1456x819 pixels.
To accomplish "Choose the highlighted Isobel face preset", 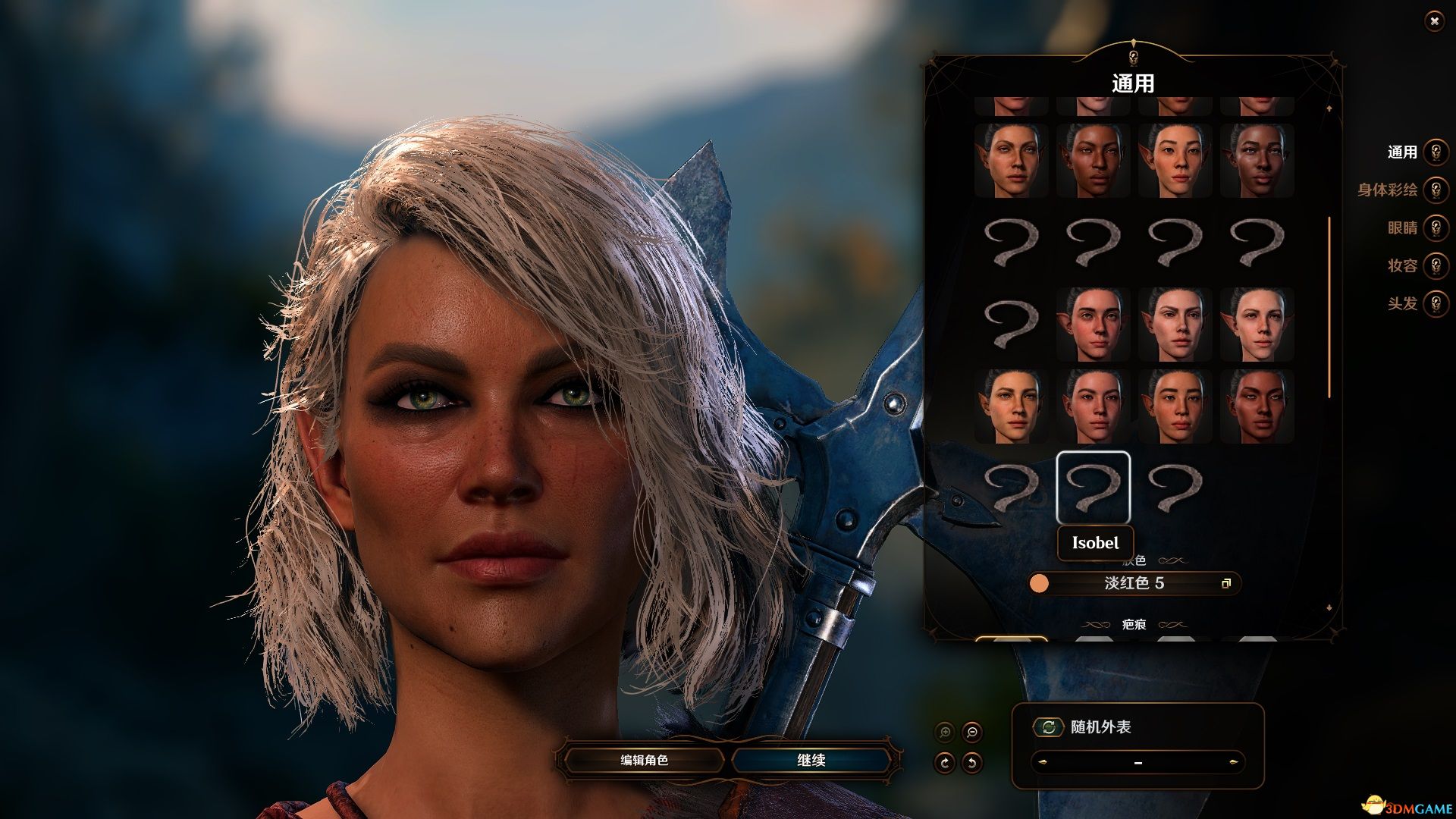I will point(1093,488).
